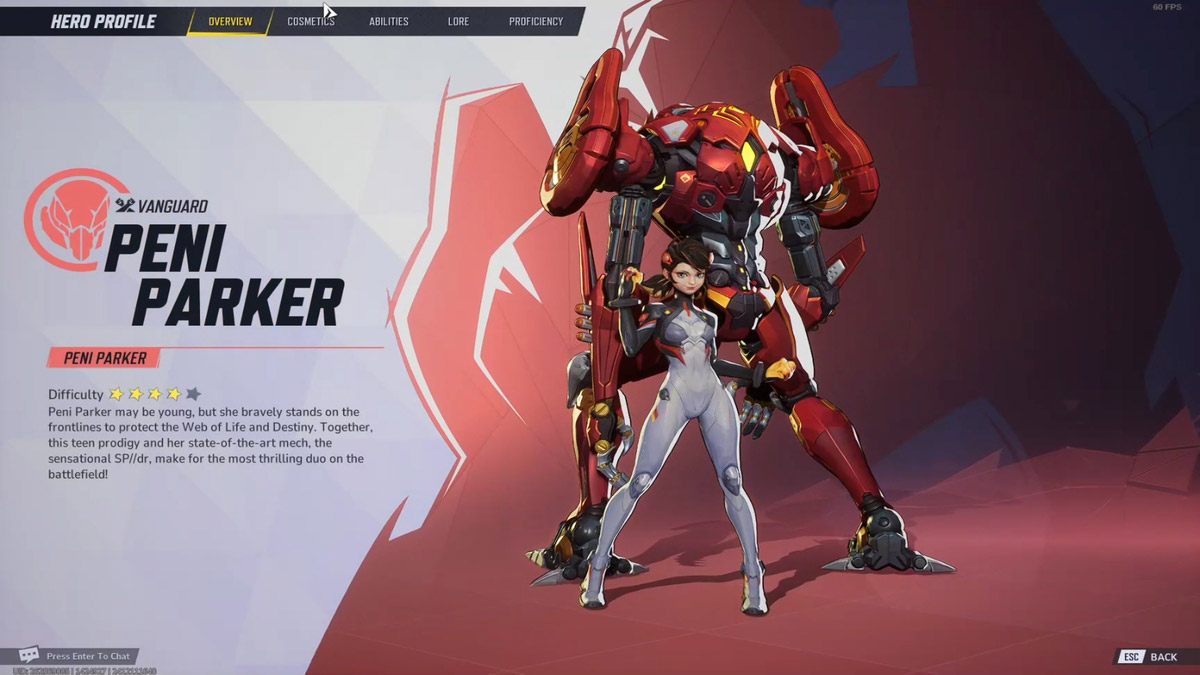Open the Cosmetics tab
Screen dimensions: 1200x675
(310, 21)
